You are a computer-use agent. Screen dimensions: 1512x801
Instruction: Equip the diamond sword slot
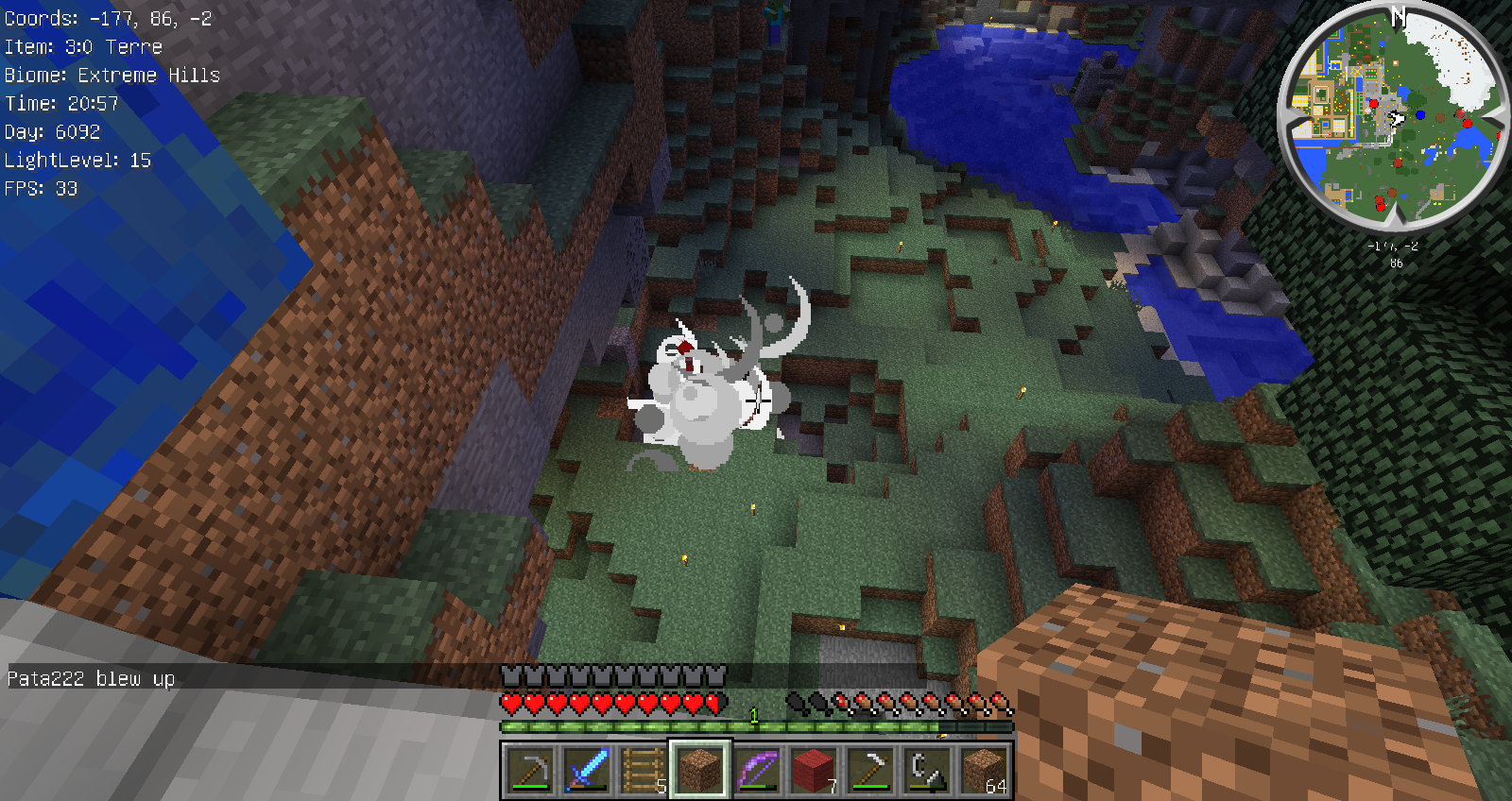click(587, 770)
